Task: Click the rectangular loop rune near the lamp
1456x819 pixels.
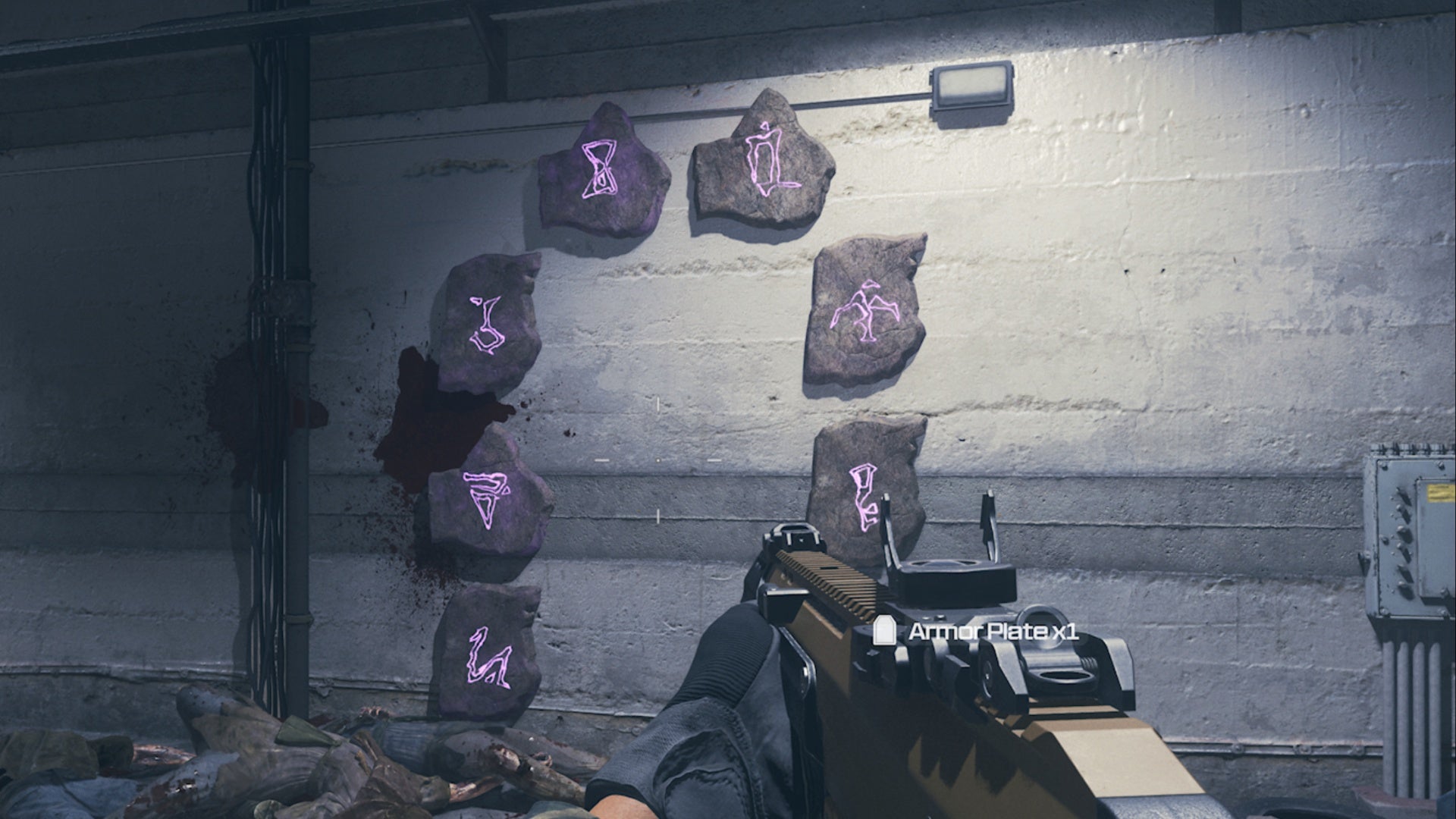Action: click(766, 159)
